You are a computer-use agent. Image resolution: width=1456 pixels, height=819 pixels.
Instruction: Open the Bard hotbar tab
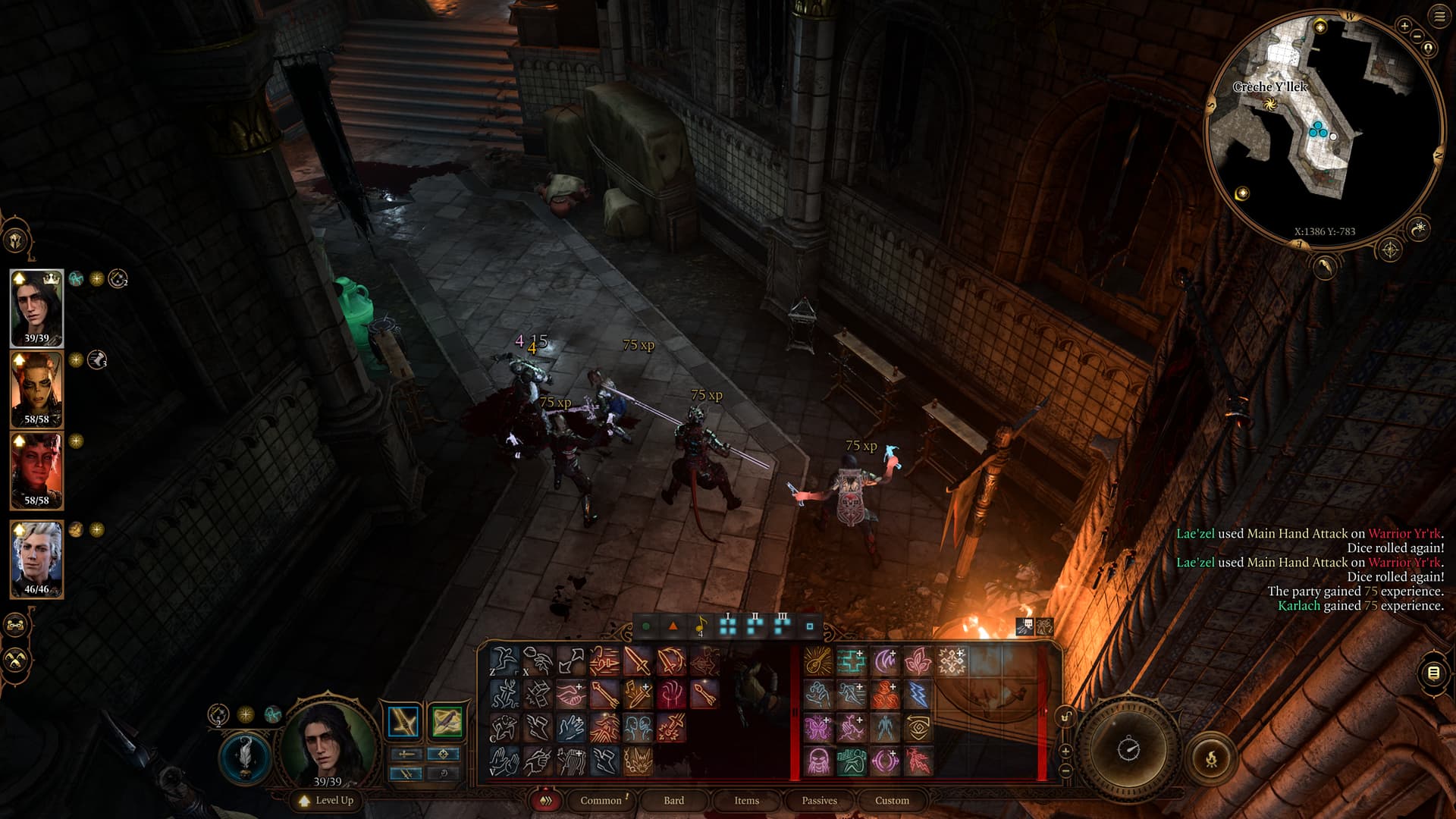click(673, 800)
